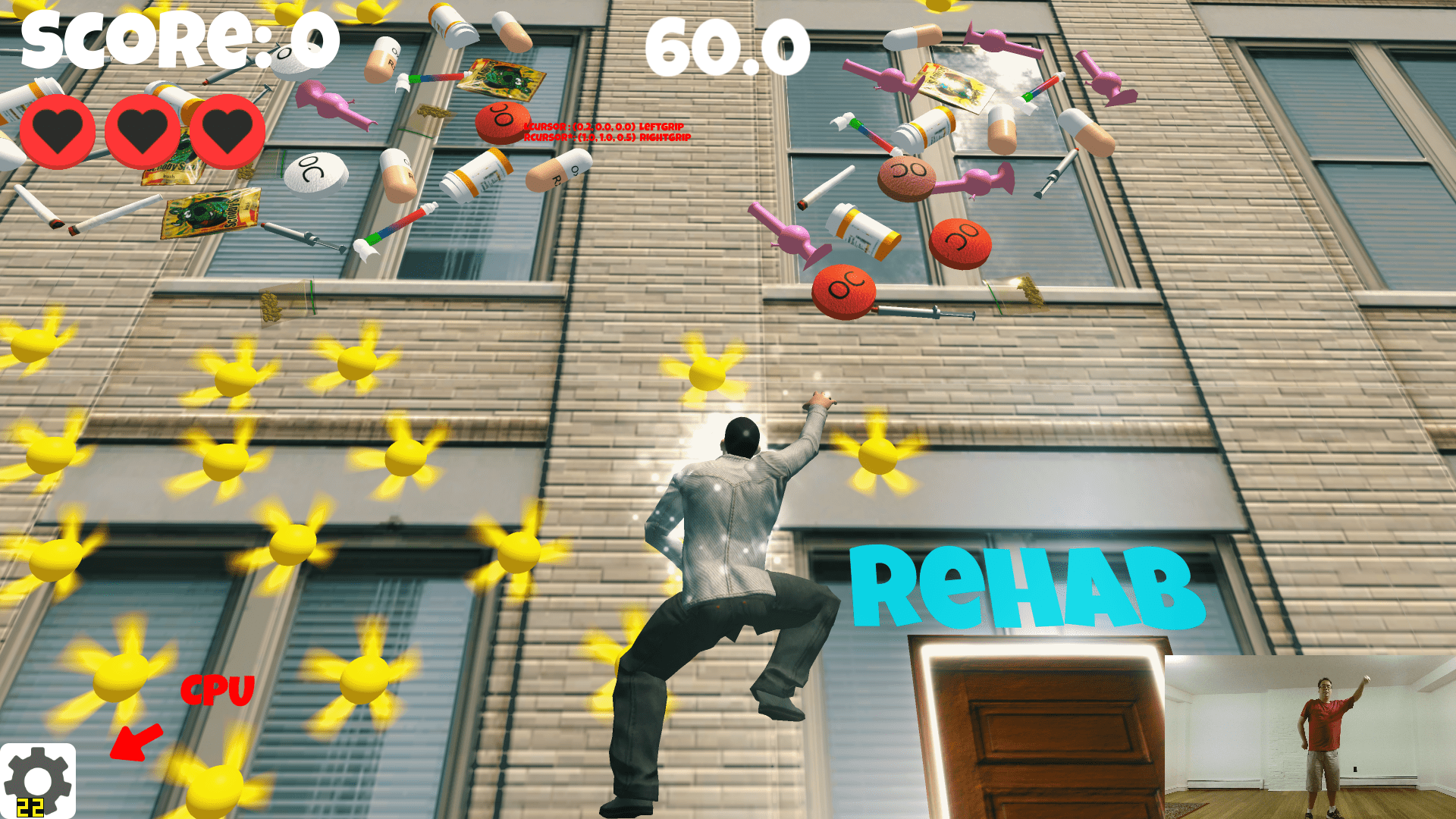The height and width of the screenshot is (819, 1456).
Task: Click the player camera feed thumbnail
Action: 1310,736
